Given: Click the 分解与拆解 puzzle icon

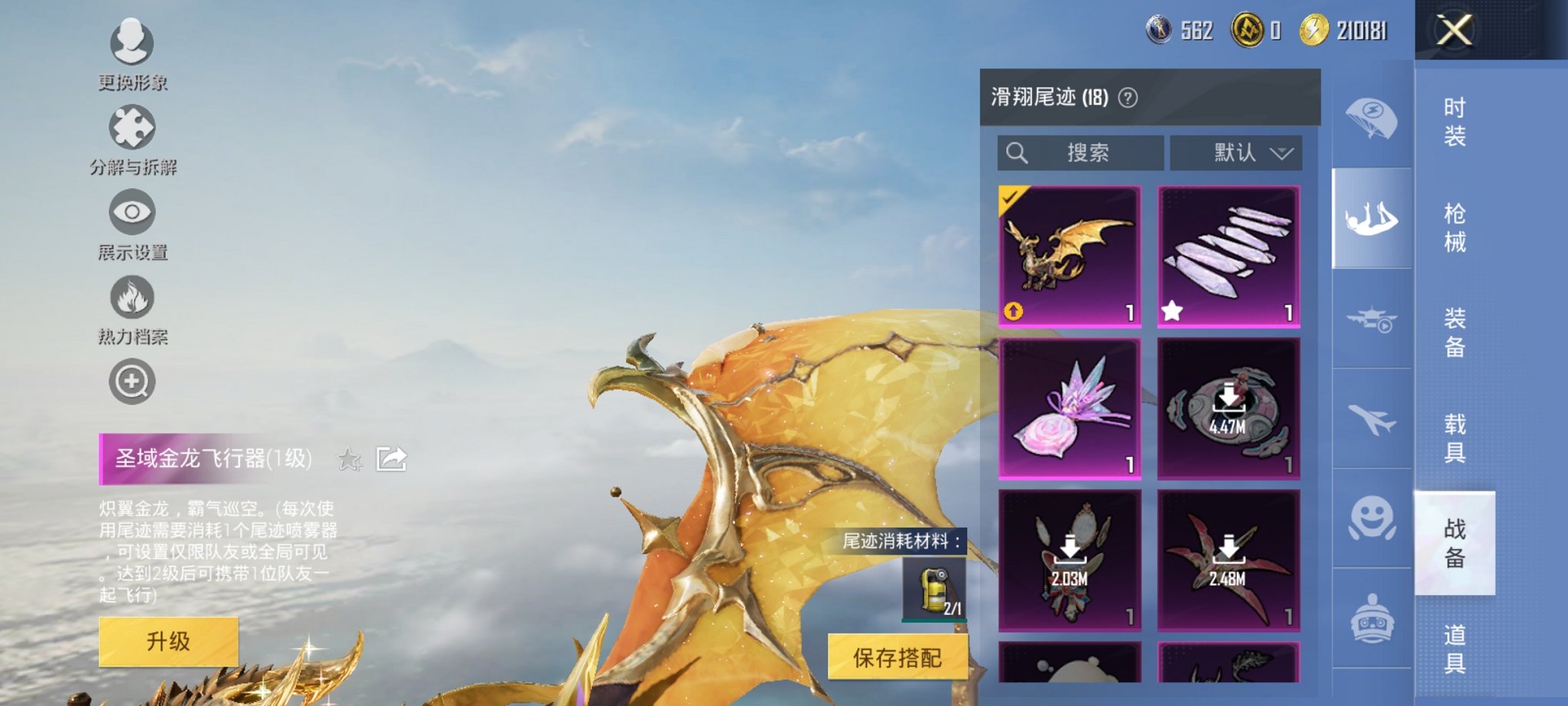Looking at the screenshot, I should tap(131, 125).
